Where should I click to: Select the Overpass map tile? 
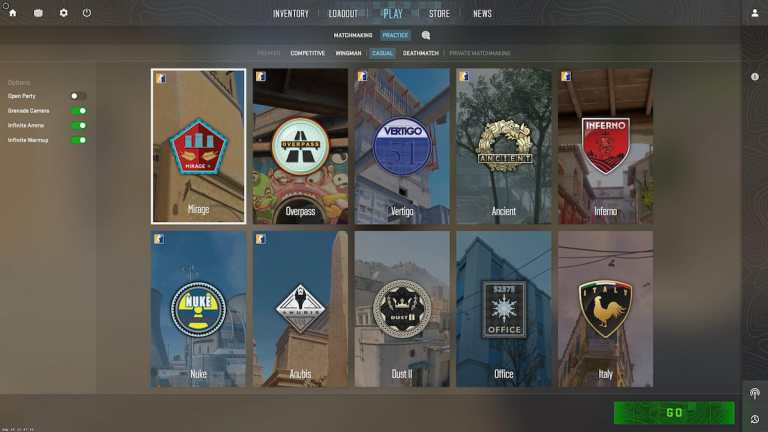pos(300,146)
